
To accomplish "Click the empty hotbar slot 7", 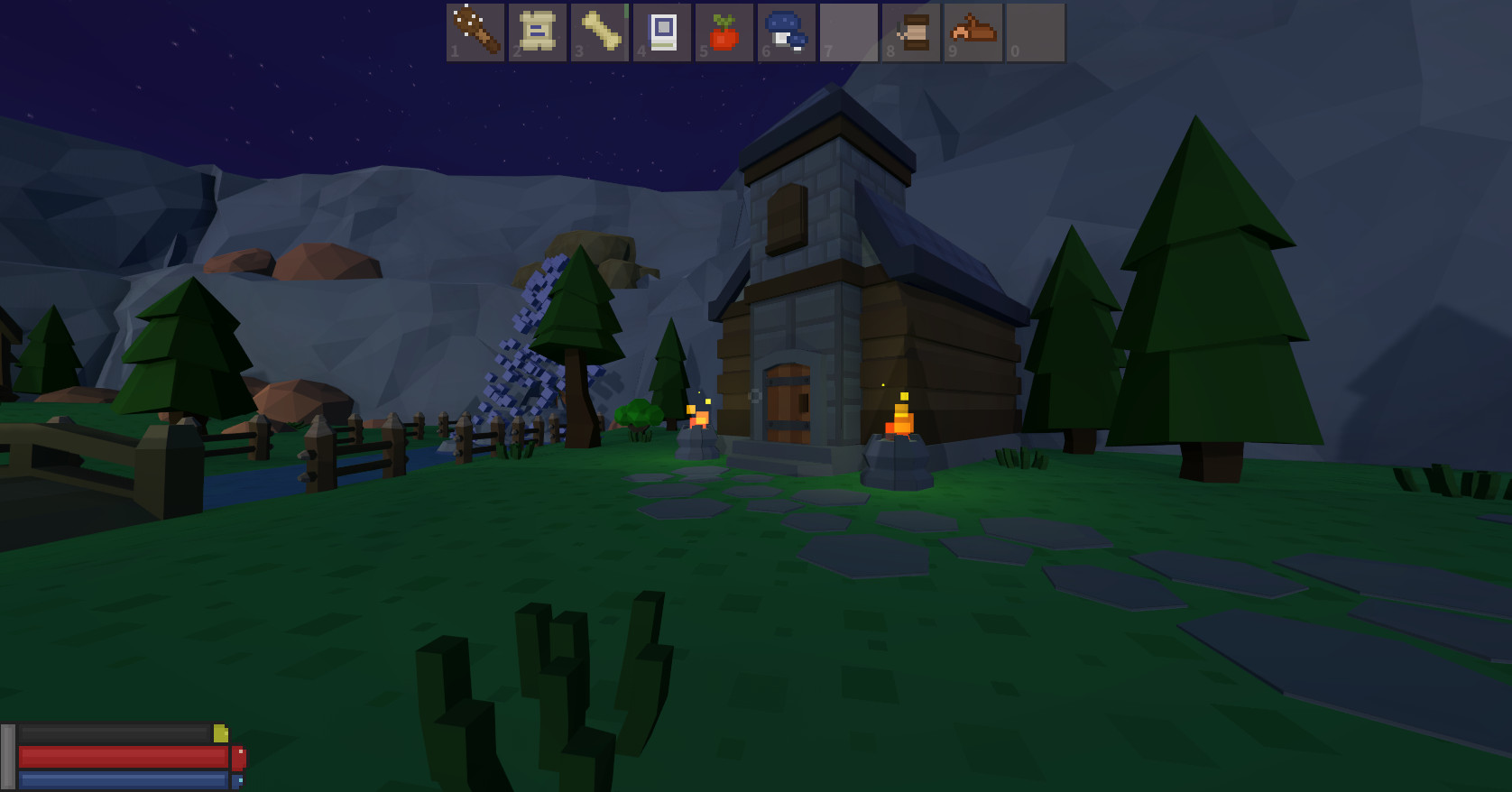I will click(x=849, y=32).
